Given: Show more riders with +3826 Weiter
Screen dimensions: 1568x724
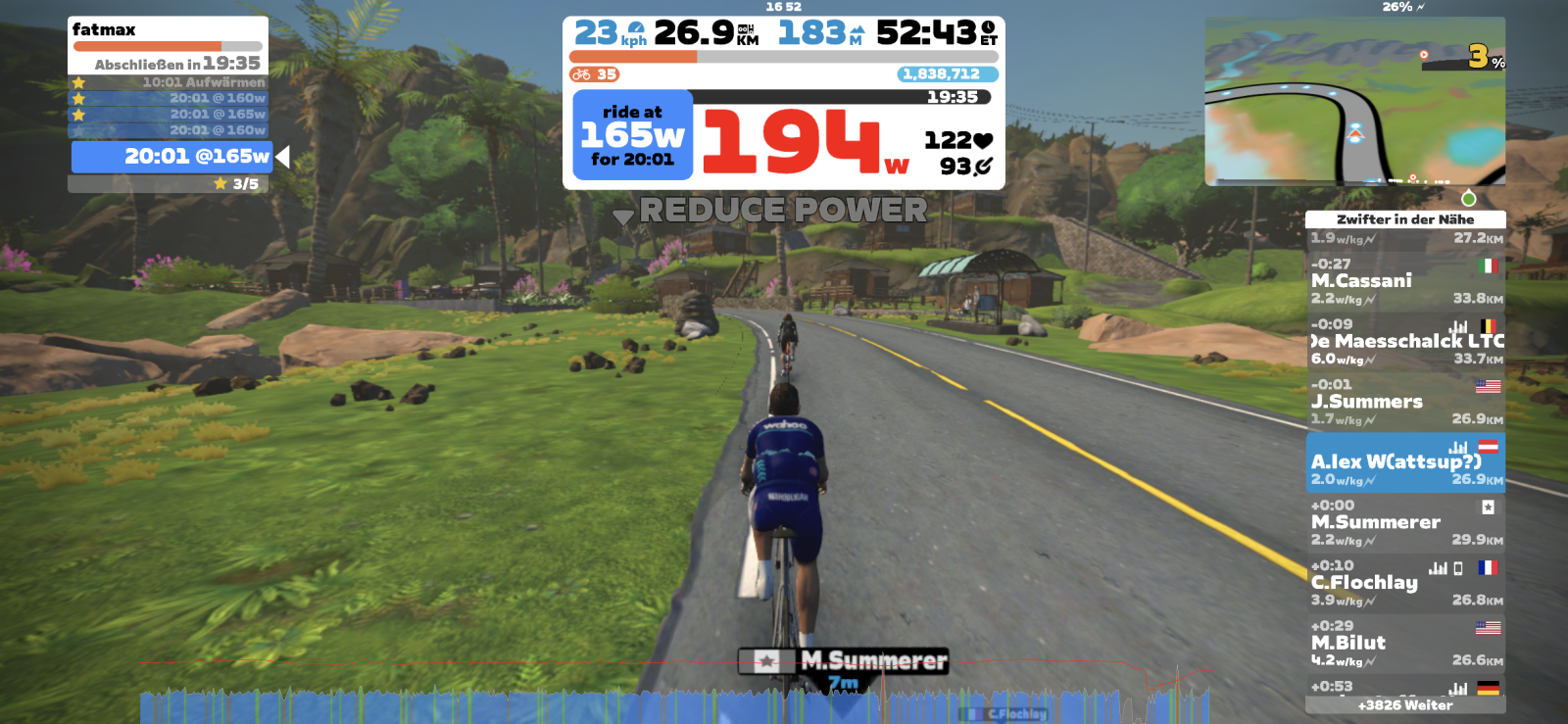Looking at the screenshot, I should click(1405, 705).
